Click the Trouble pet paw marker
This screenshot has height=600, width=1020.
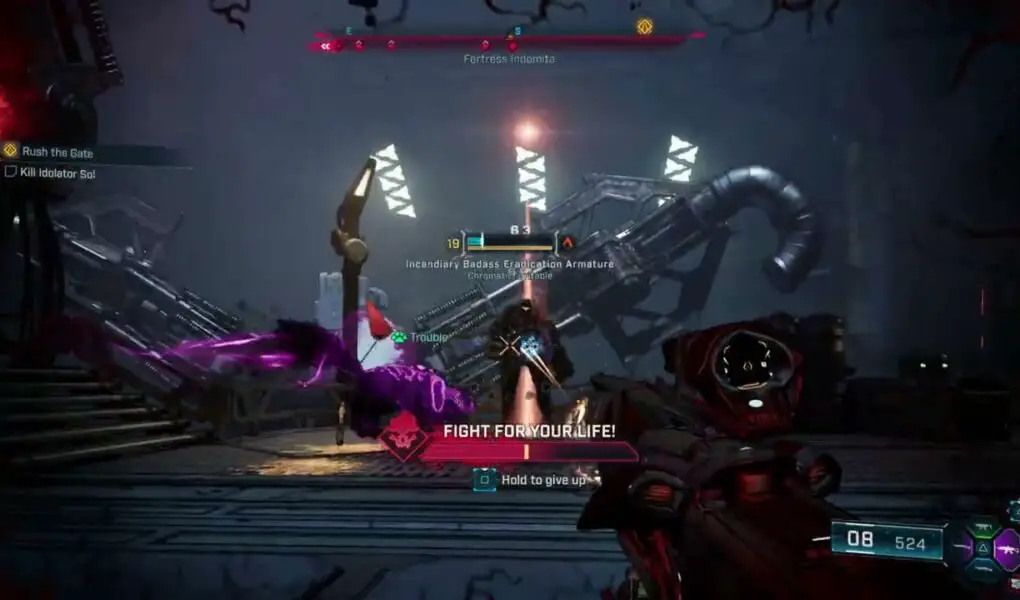(x=399, y=338)
